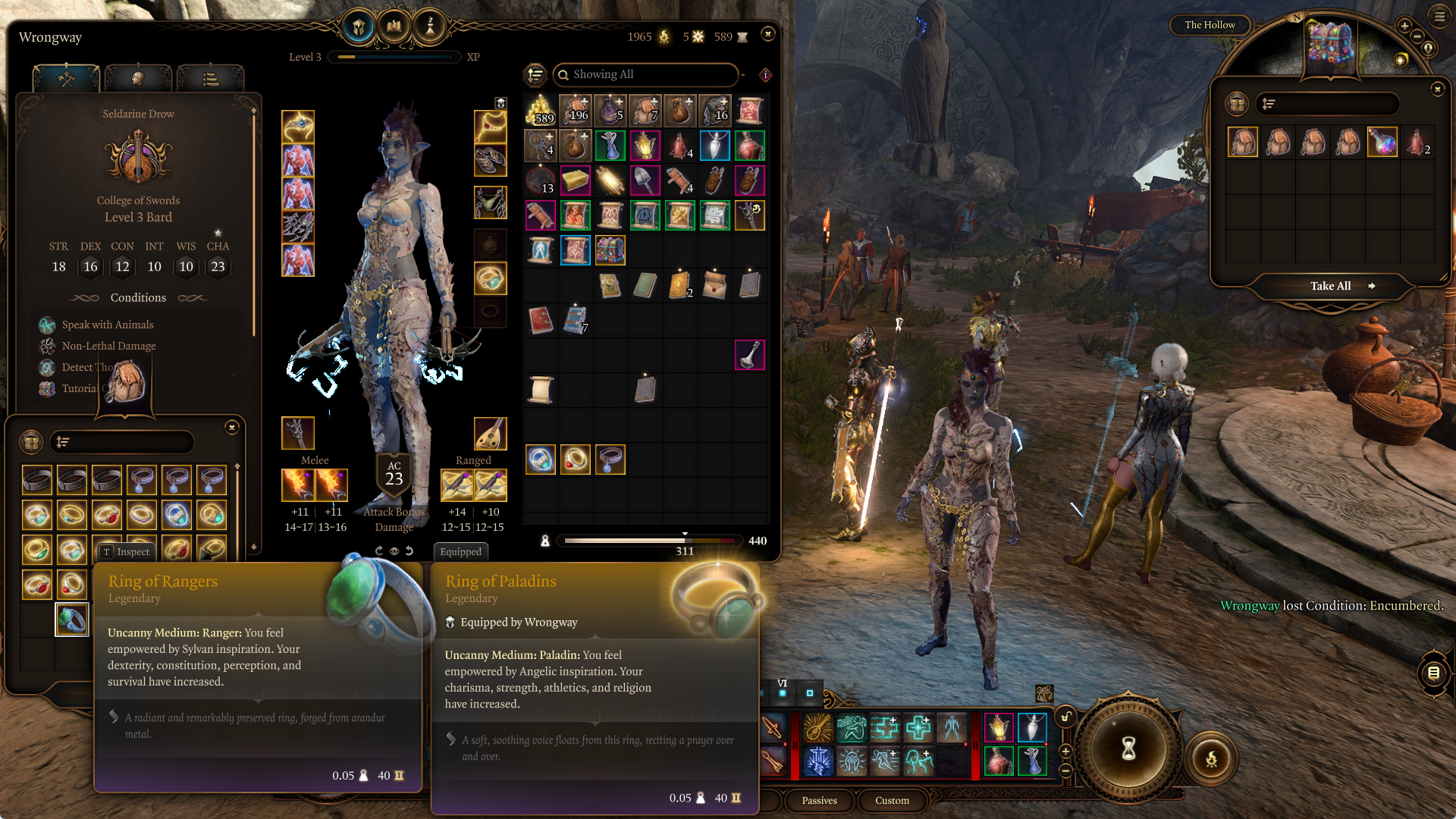Zoom in on the minimap
The image size is (1456, 819).
(1404, 27)
